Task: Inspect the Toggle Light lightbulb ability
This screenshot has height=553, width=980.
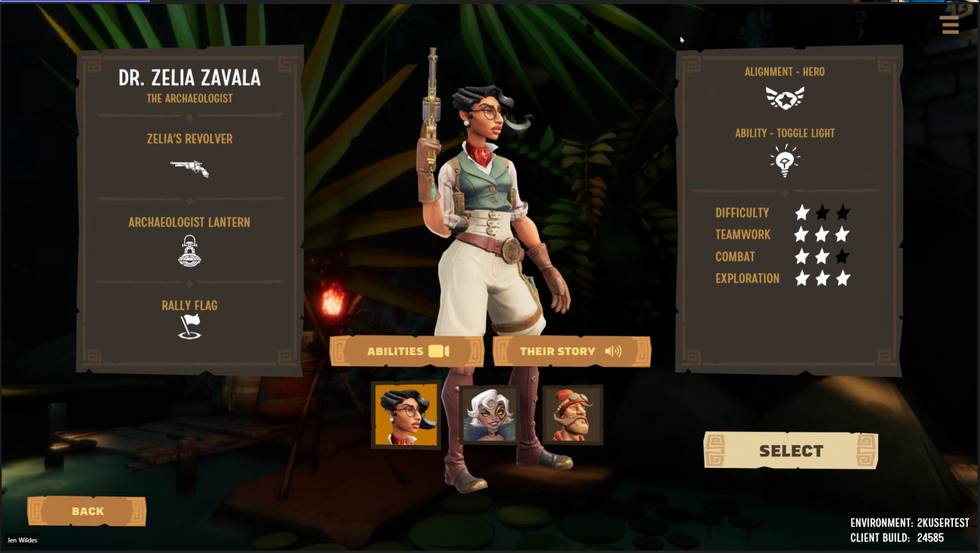Action: [x=785, y=161]
